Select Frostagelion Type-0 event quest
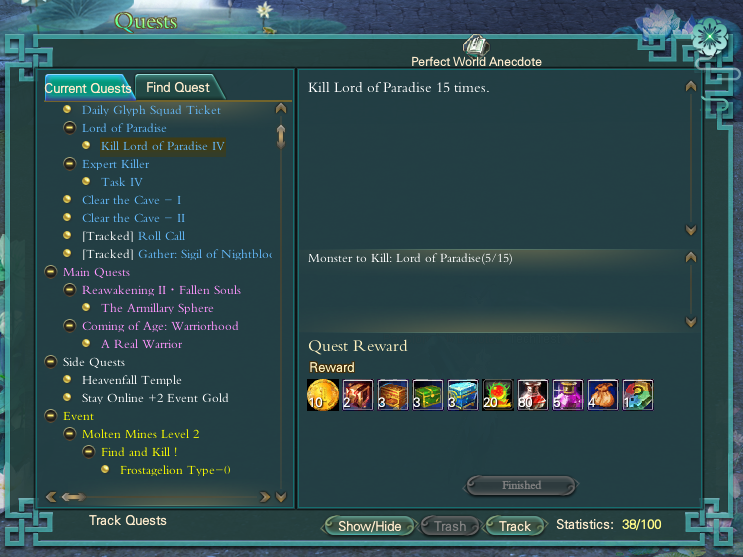 click(175, 470)
